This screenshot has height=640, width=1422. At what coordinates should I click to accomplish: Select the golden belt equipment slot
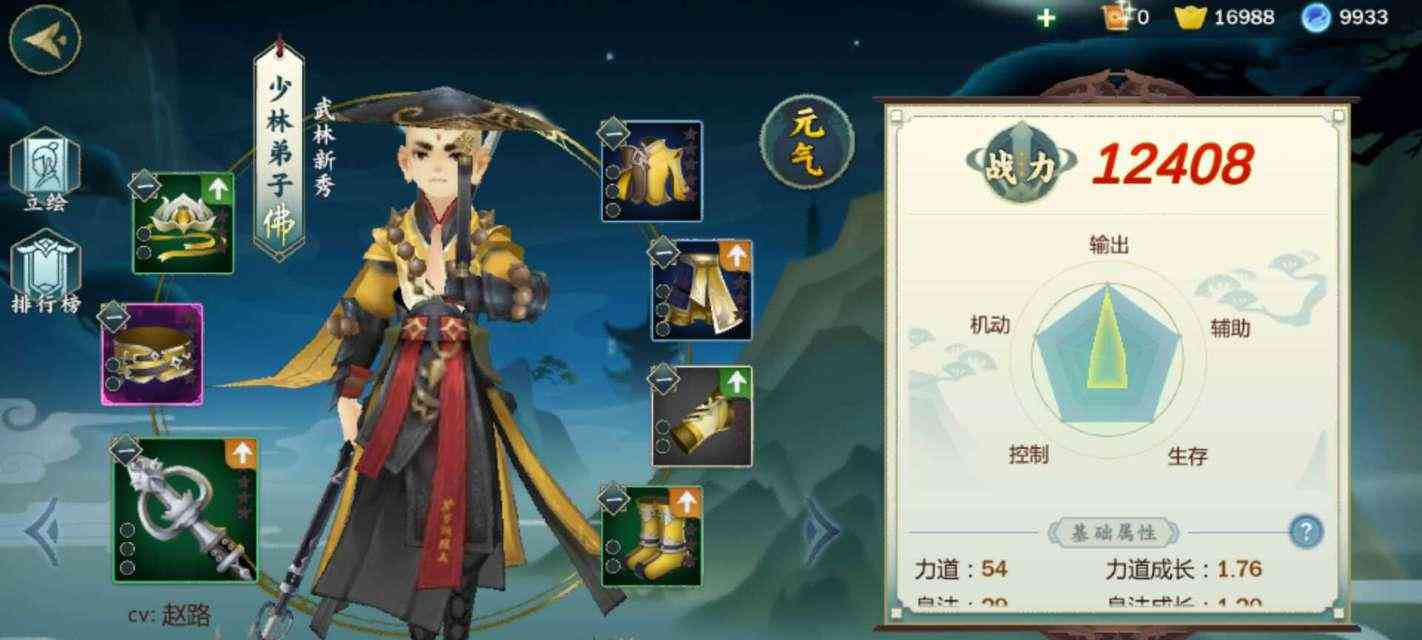tap(152, 354)
